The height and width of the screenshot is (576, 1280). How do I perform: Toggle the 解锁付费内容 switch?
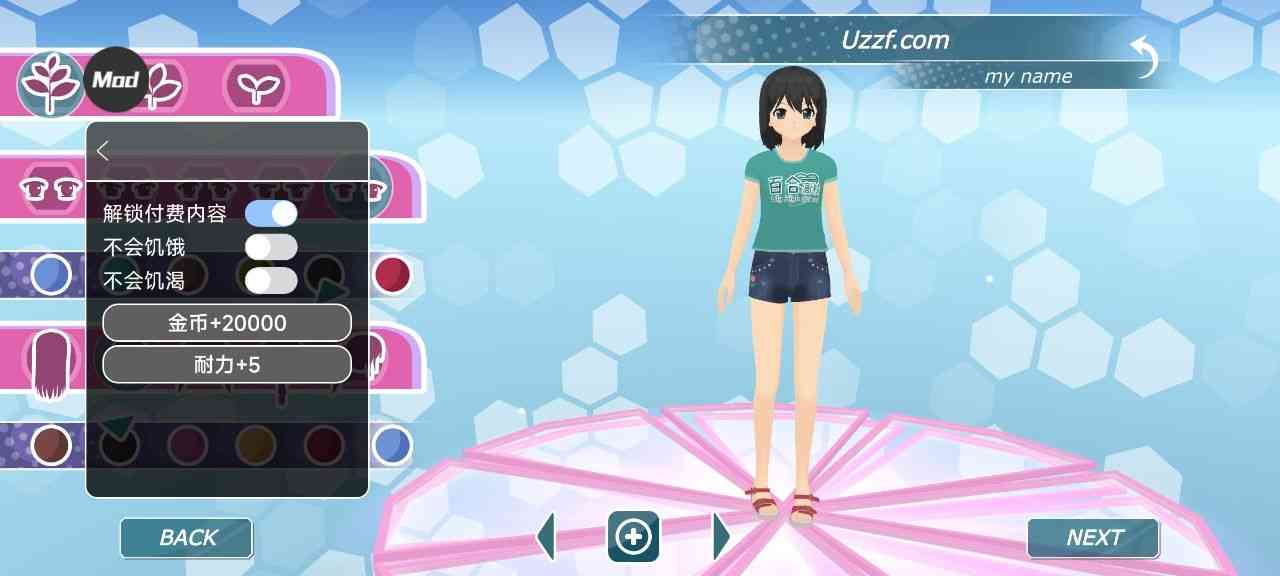(x=271, y=213)
